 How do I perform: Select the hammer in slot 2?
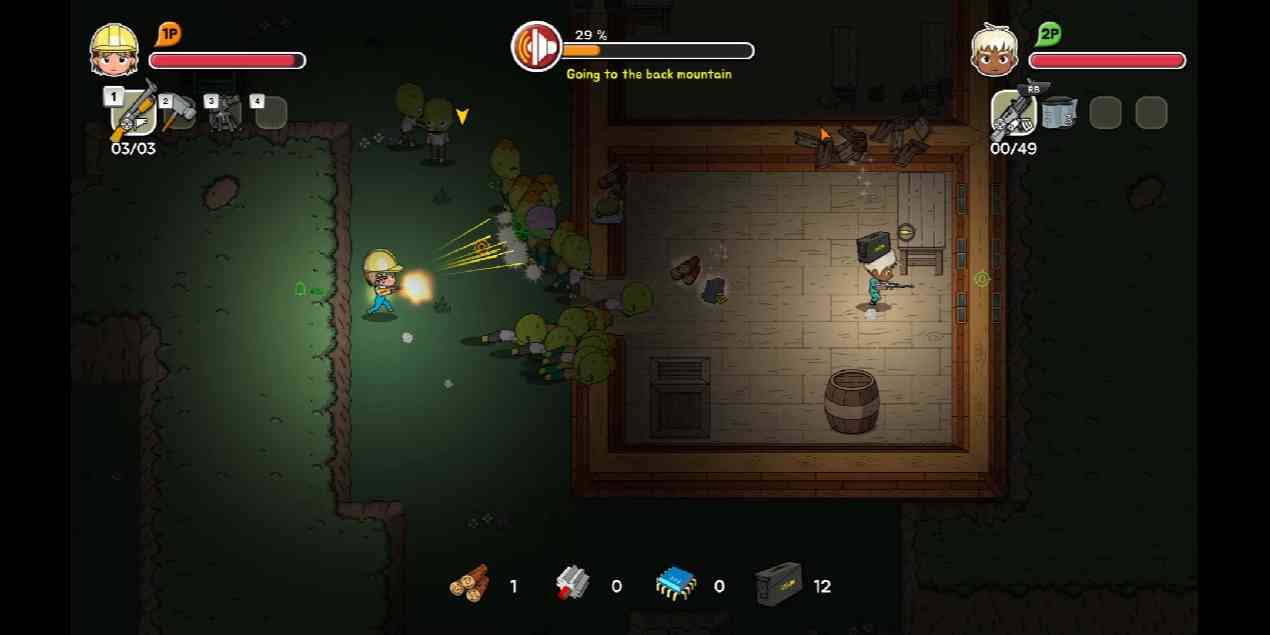pos(181,113)
